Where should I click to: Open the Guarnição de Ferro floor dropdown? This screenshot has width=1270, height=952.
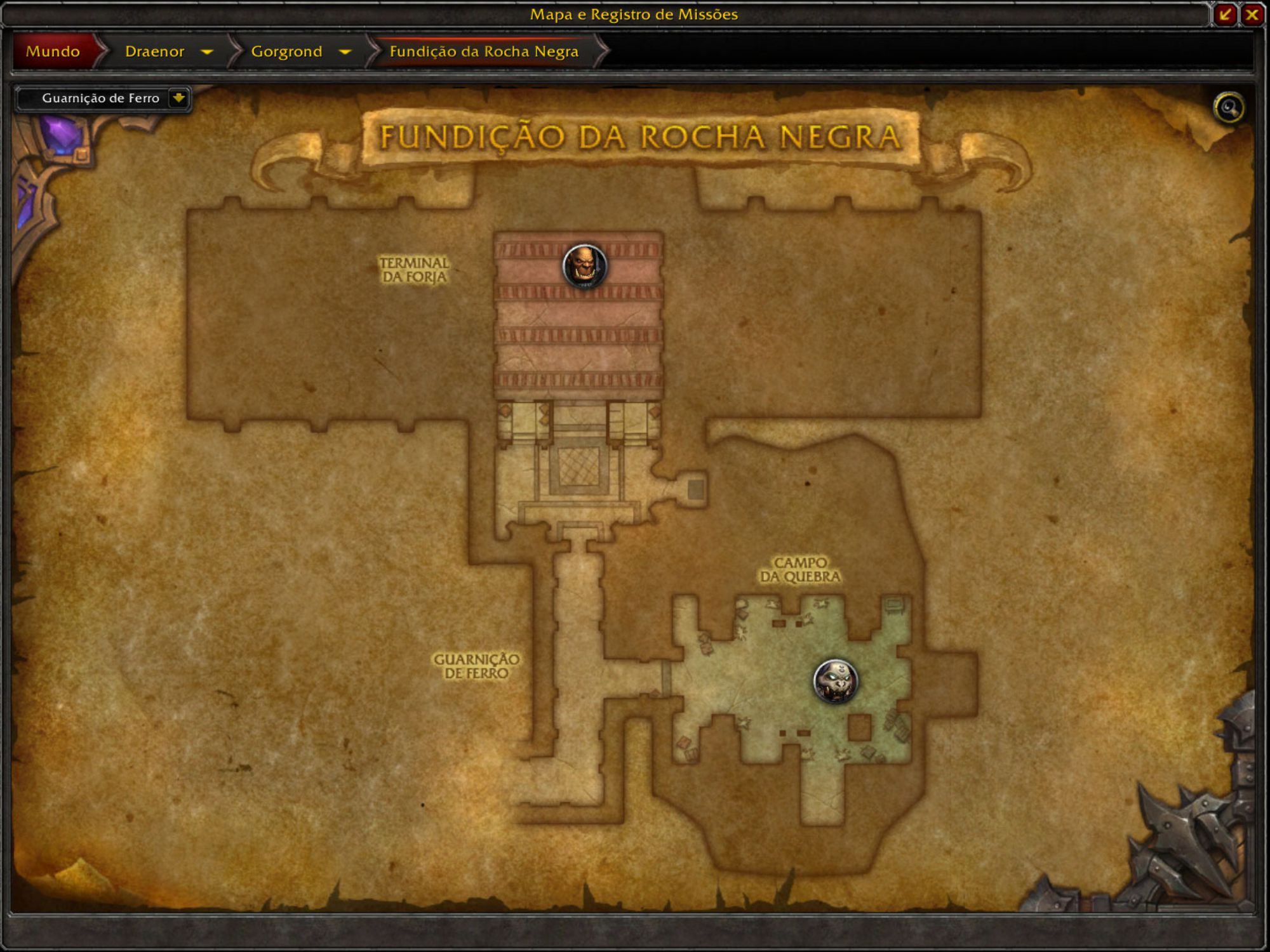(178, 98)
